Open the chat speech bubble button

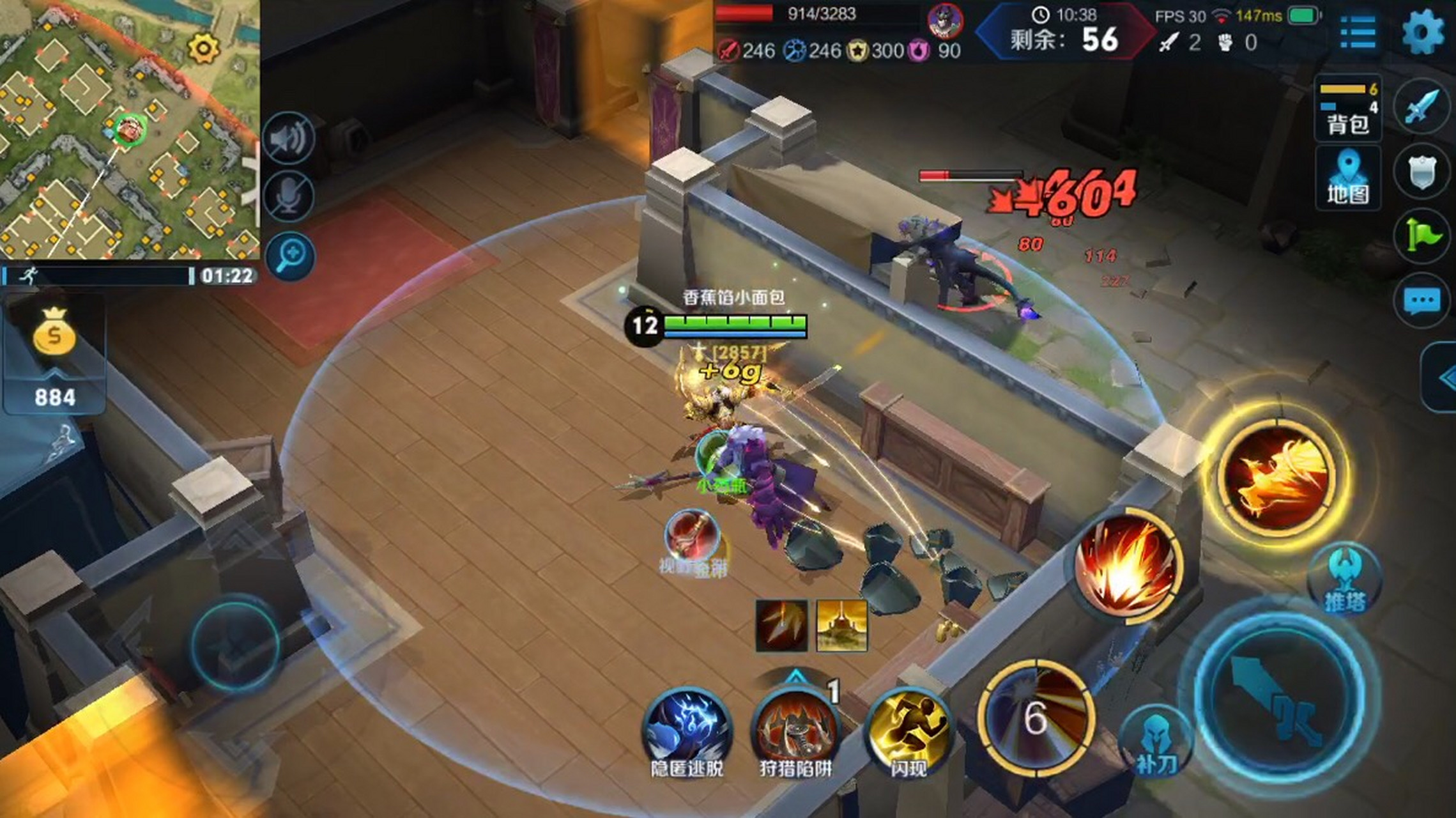pyautogui.click(x=1422, y=301)
